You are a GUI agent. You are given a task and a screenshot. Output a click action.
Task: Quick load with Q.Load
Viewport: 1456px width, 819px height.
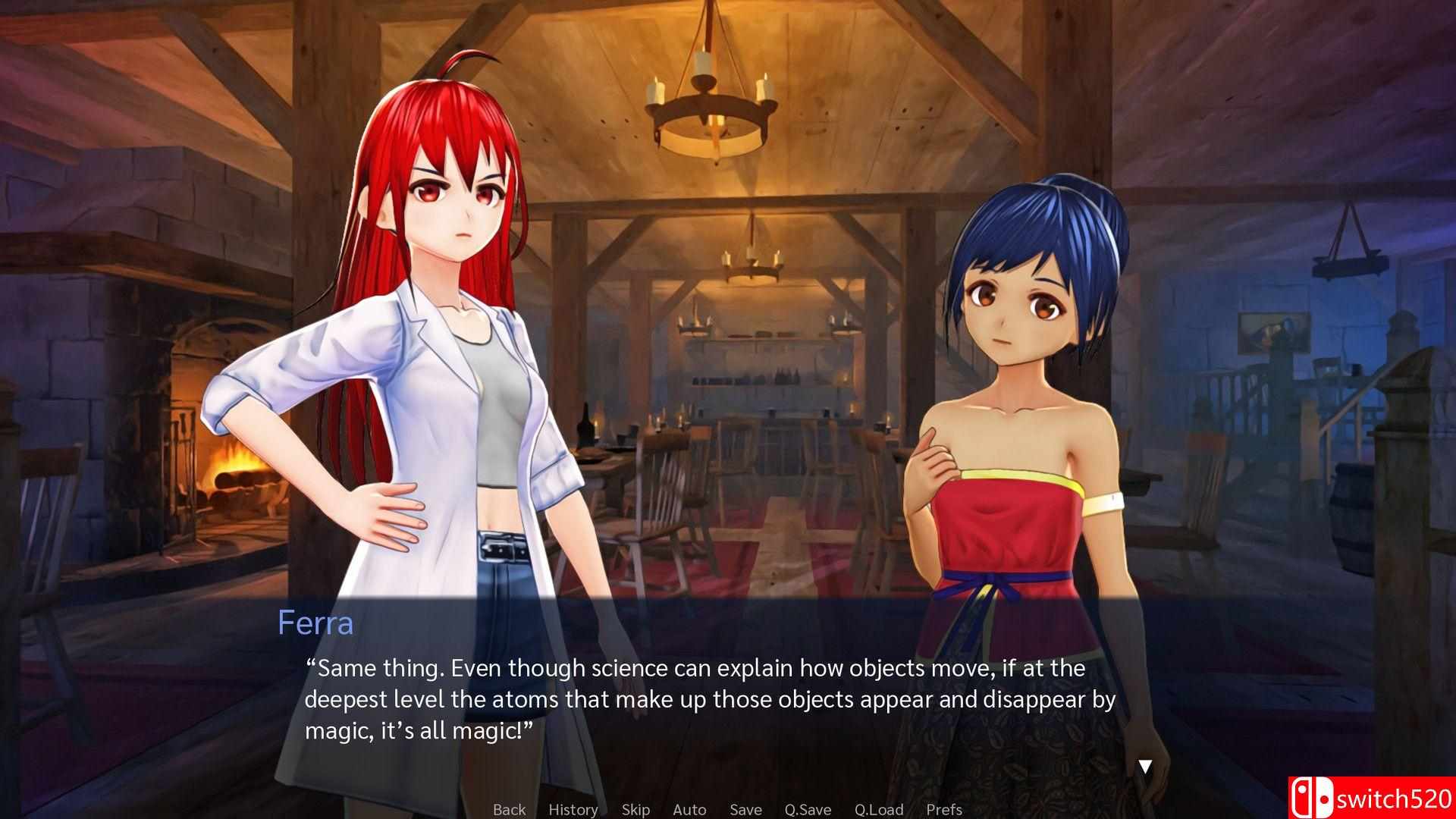coord(879,809)
